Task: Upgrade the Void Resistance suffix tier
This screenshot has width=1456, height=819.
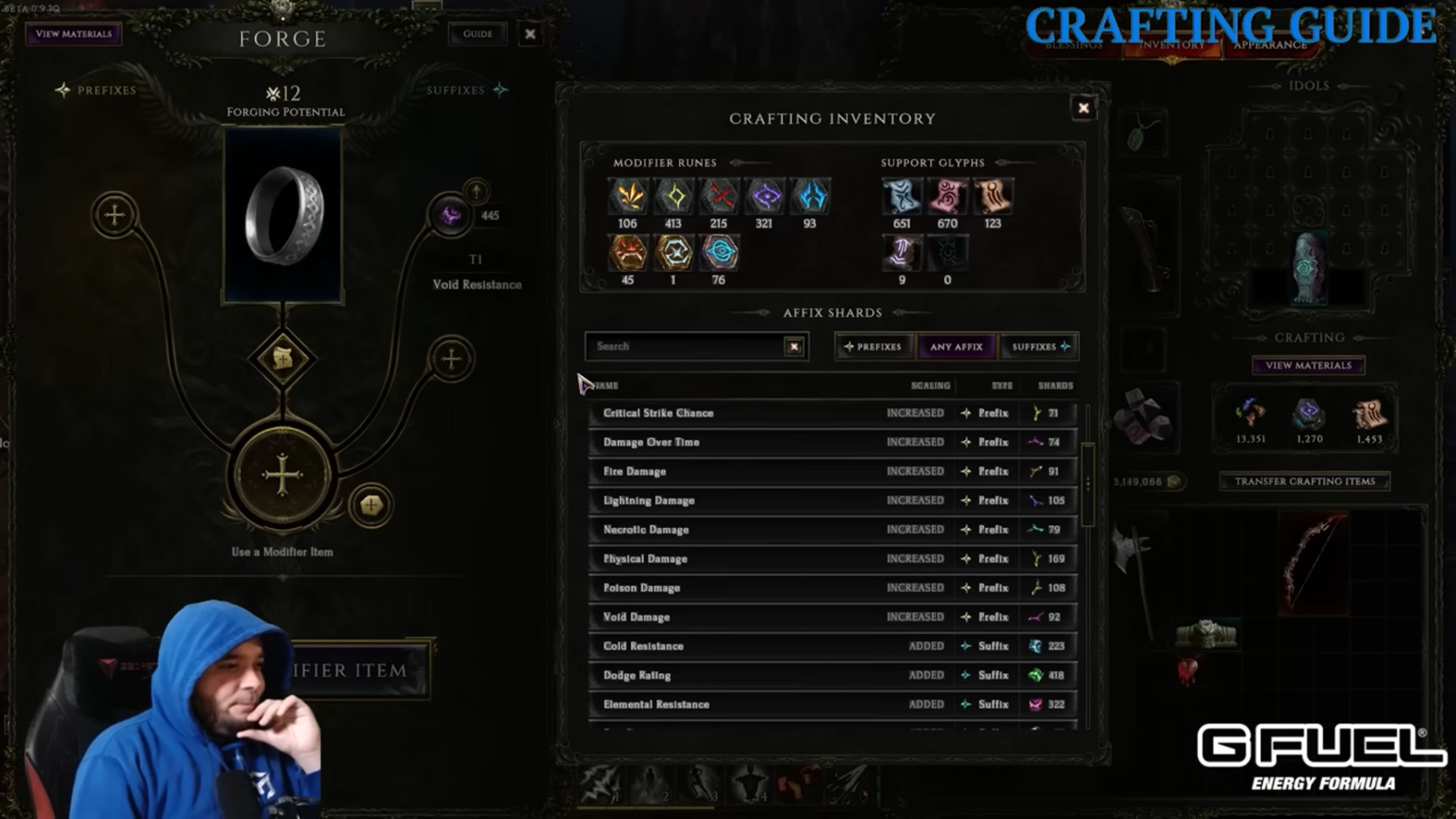Action: click(476, 192)
